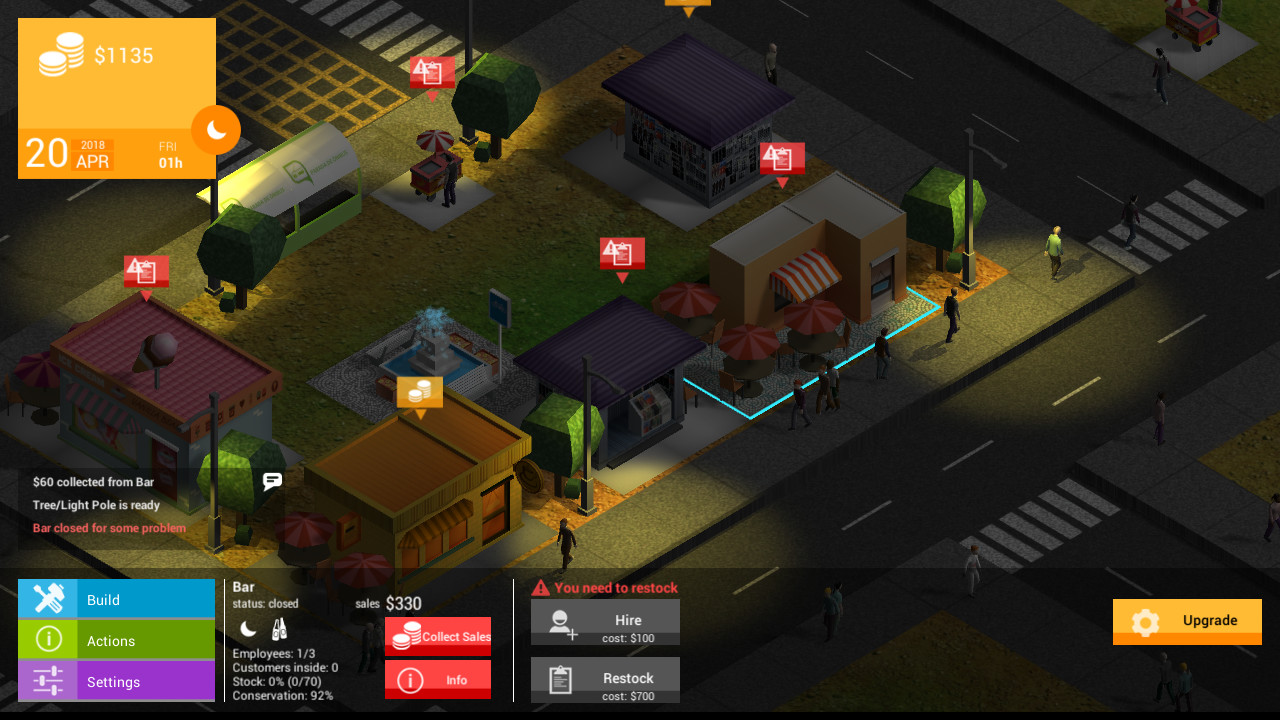
Task: Open the Build menu
Action: pyautogui.click(x=116, y=599)
